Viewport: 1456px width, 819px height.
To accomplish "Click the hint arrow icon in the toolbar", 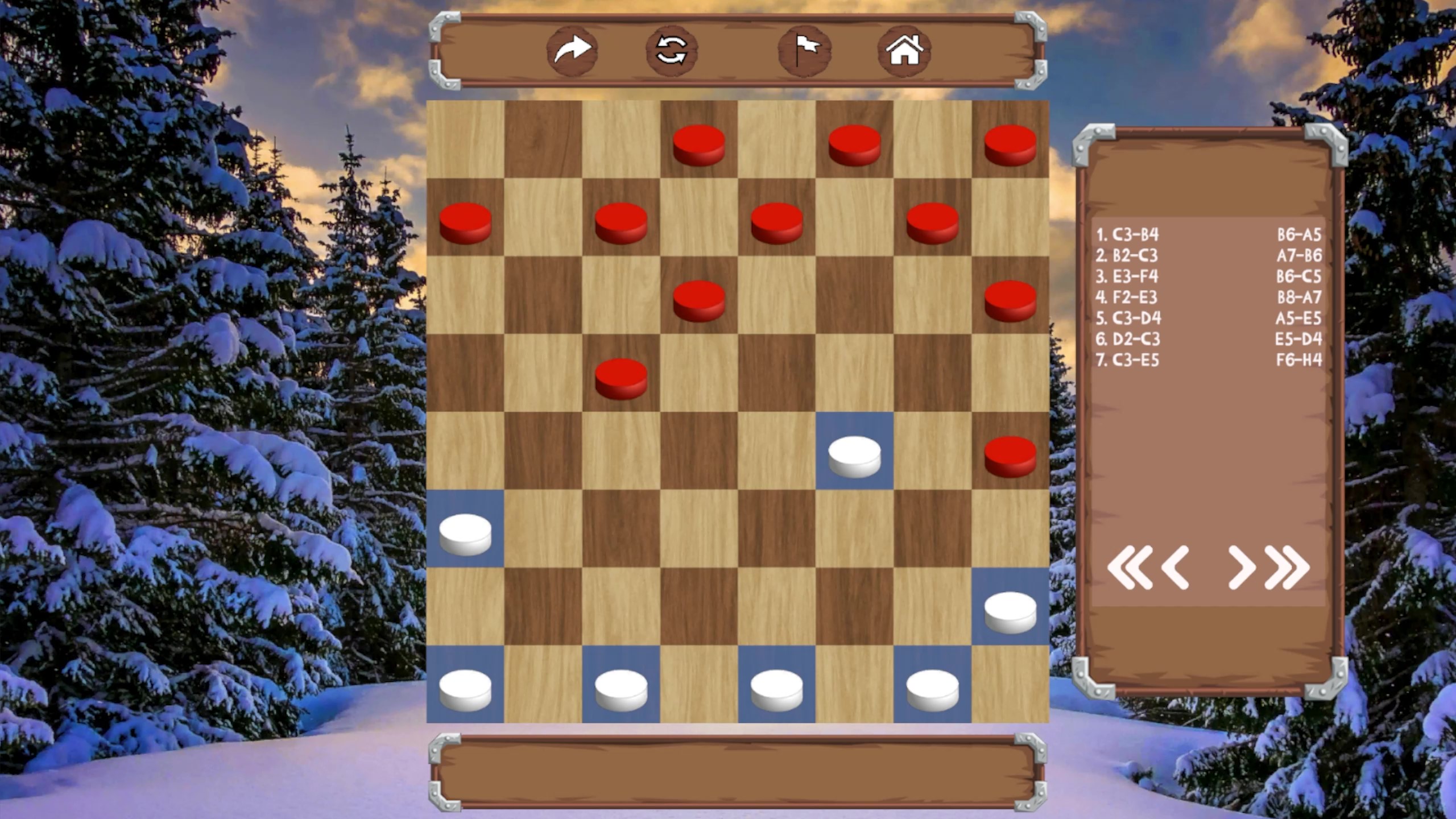I will (x=572, y=51).
